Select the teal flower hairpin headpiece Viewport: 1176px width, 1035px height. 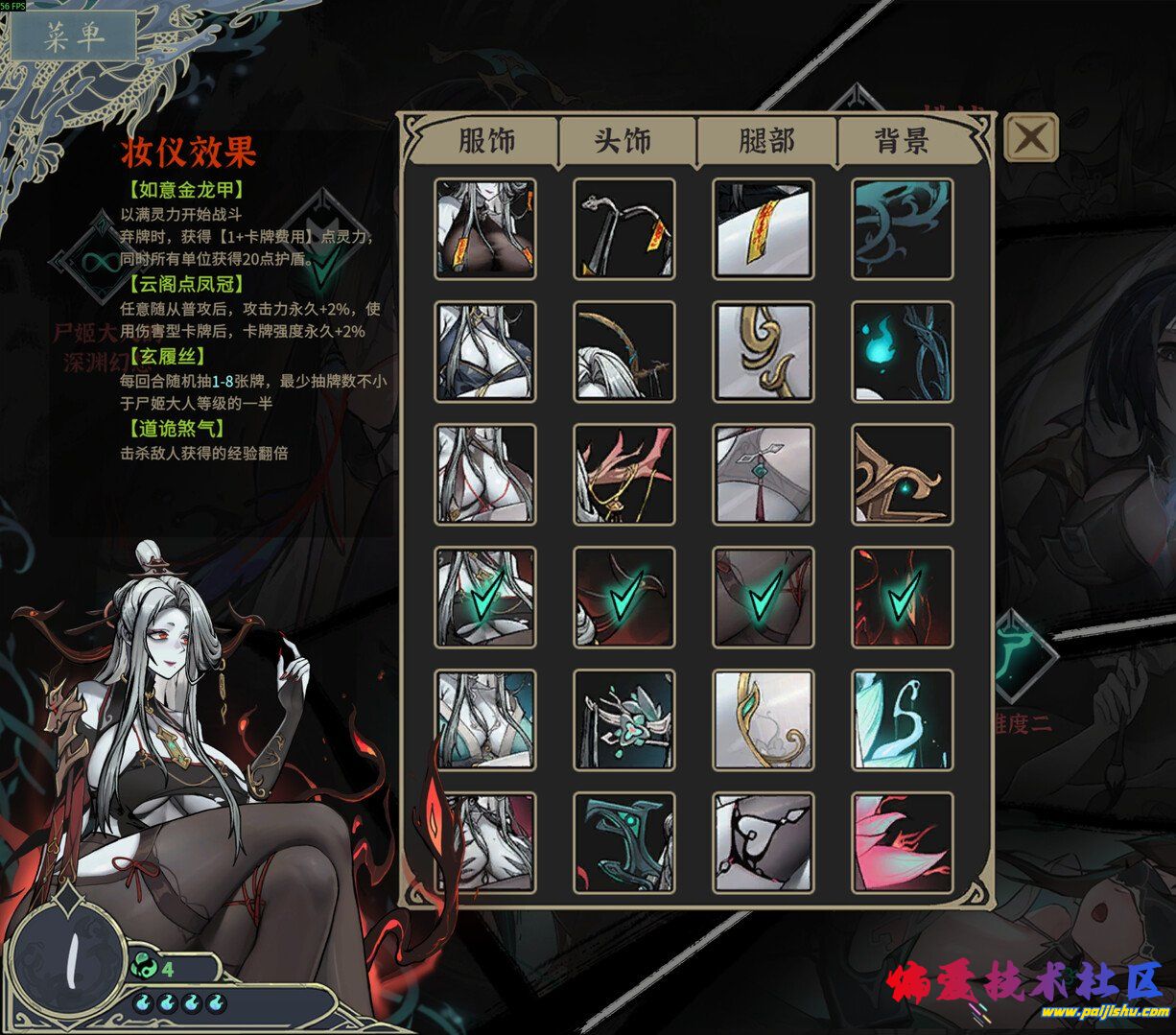pyautogui.click(x=624, y=719)
